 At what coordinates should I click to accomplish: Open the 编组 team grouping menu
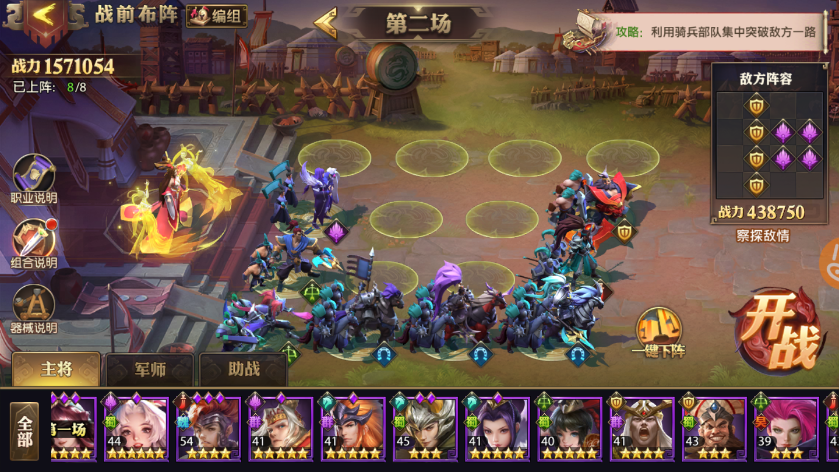(x=215, y=15)
